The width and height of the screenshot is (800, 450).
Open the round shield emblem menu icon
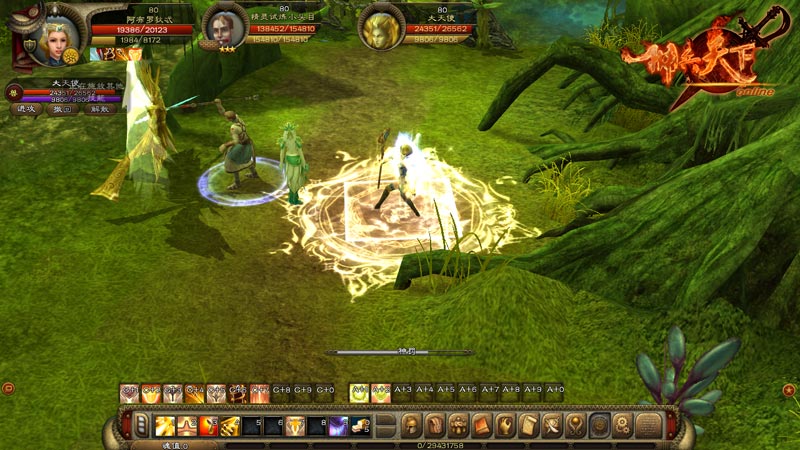tap(599, 426)
